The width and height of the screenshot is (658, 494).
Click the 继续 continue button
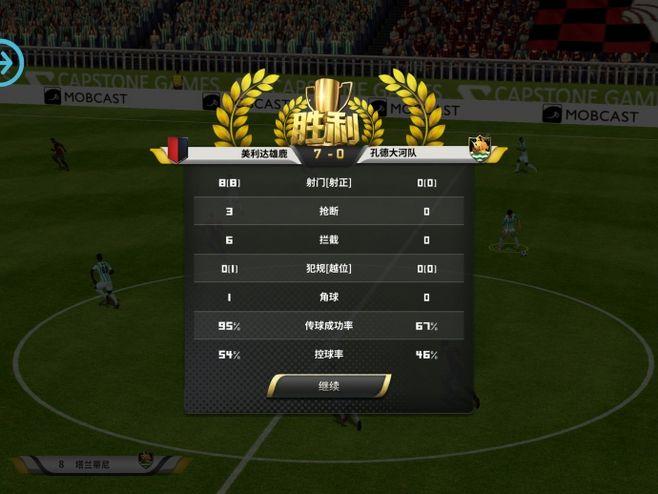(329, 386)
